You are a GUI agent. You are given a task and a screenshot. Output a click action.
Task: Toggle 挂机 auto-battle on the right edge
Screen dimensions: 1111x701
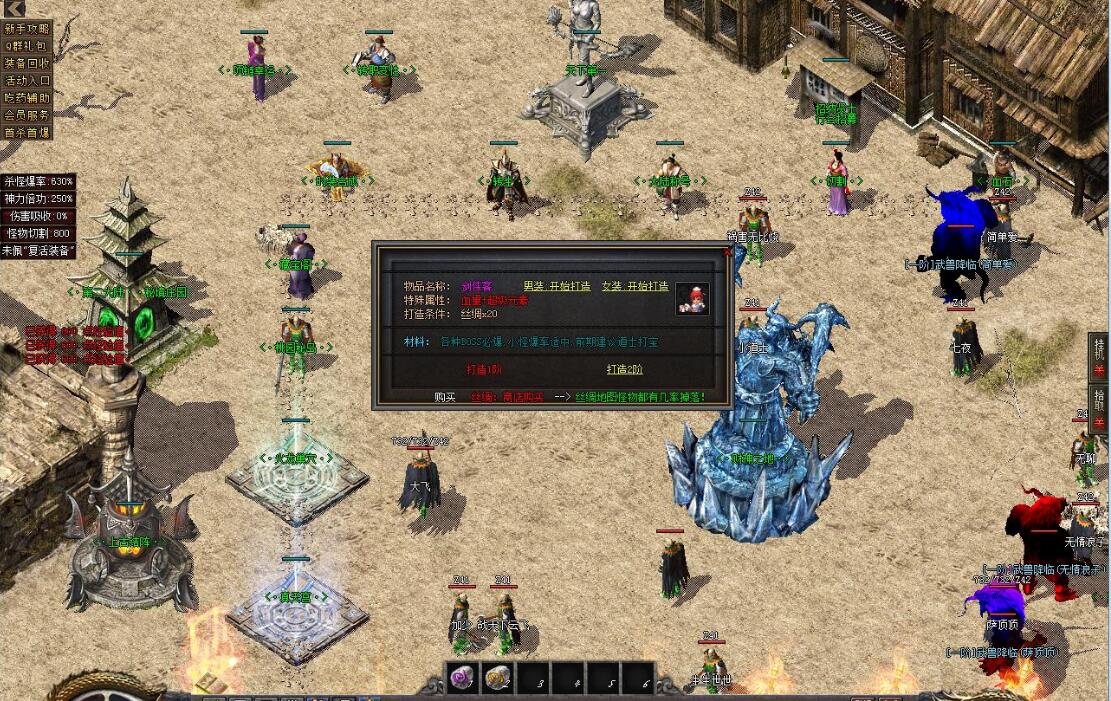pyautogui.click(x=1099, y=356)
